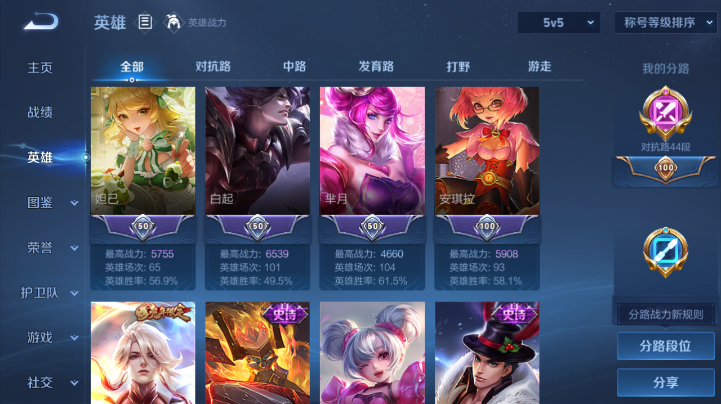The height and width of the screenshot is (404, 721).
Task: Open the 主页 home menu entry
Action: click(40, 68)
